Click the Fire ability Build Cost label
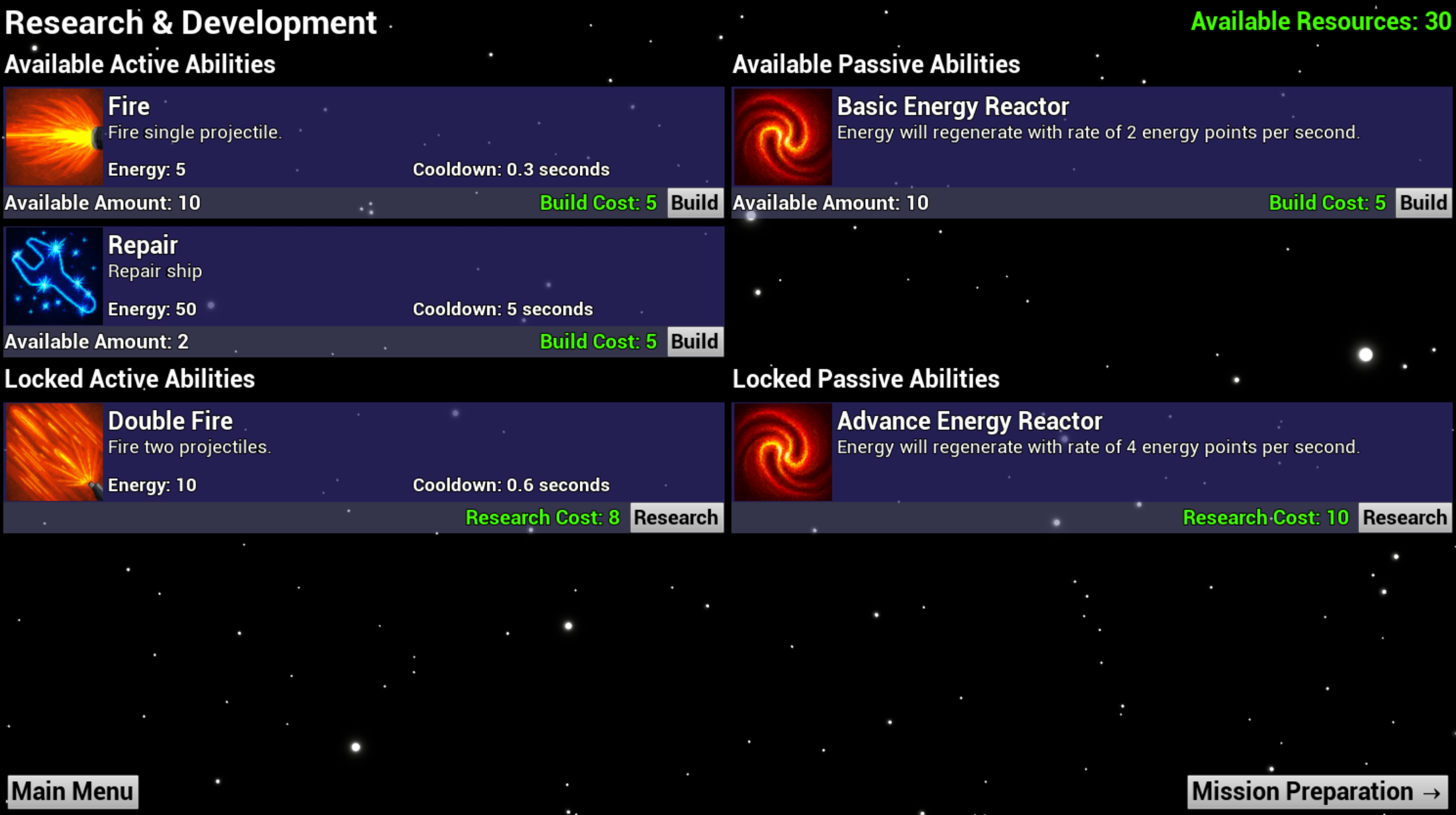 [x=597, y=202]
